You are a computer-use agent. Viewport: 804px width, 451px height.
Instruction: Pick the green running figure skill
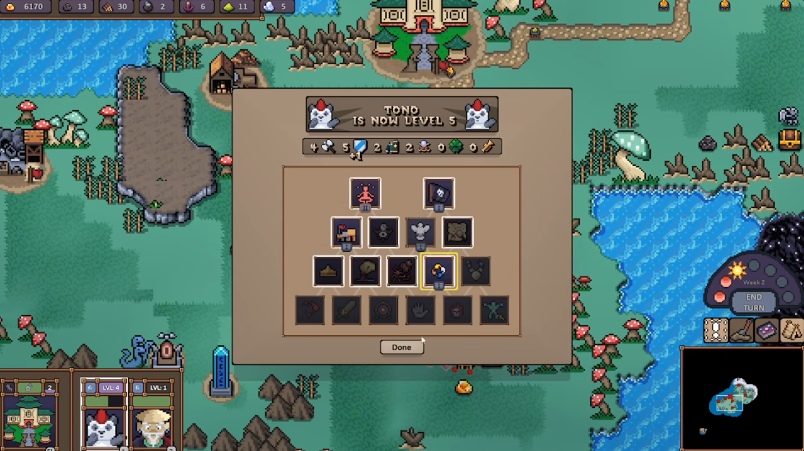coord(494,309)
